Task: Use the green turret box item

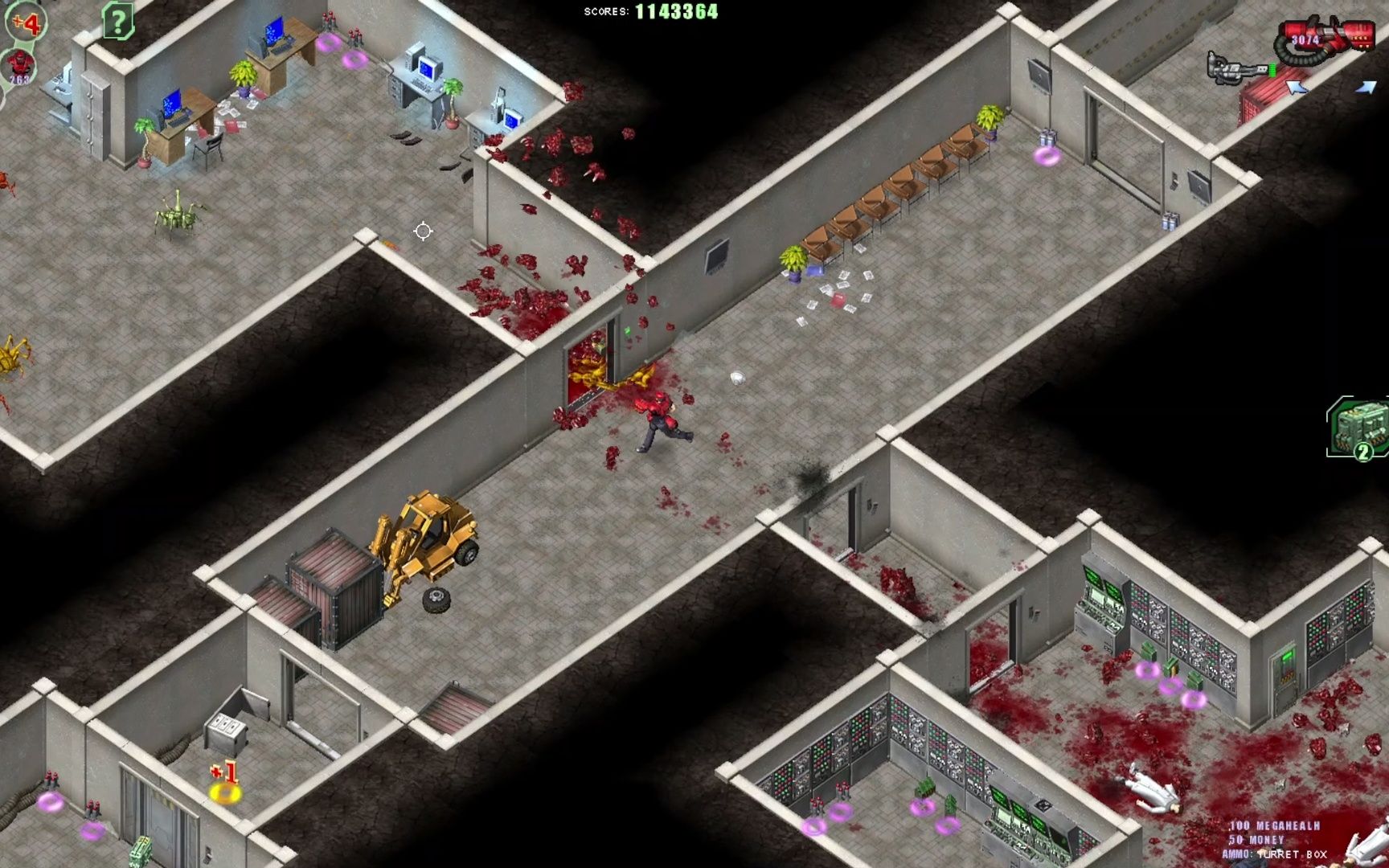Action: point(1358,429)
